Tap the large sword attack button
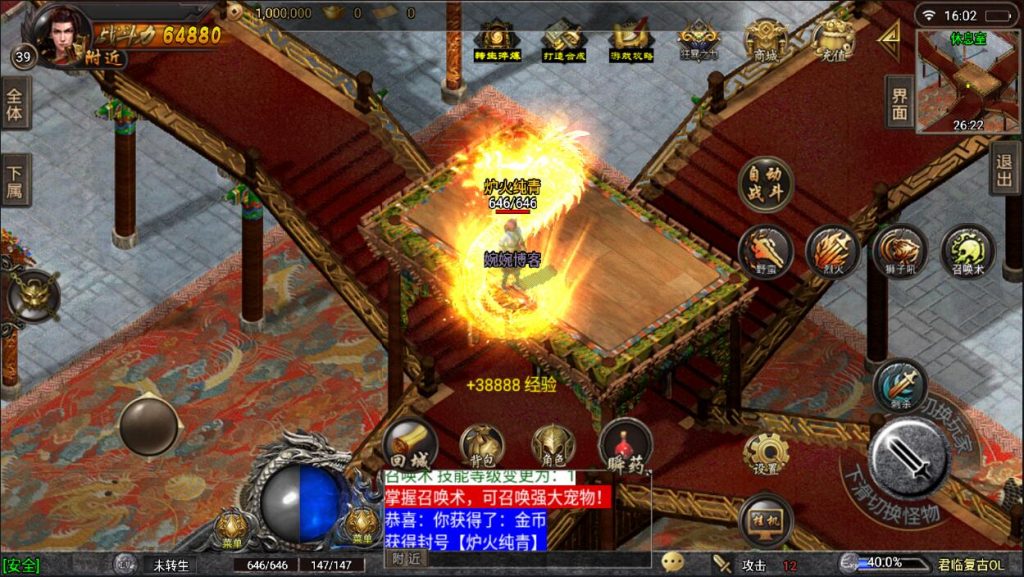The image size is (1024, 577). click(908, 457)
